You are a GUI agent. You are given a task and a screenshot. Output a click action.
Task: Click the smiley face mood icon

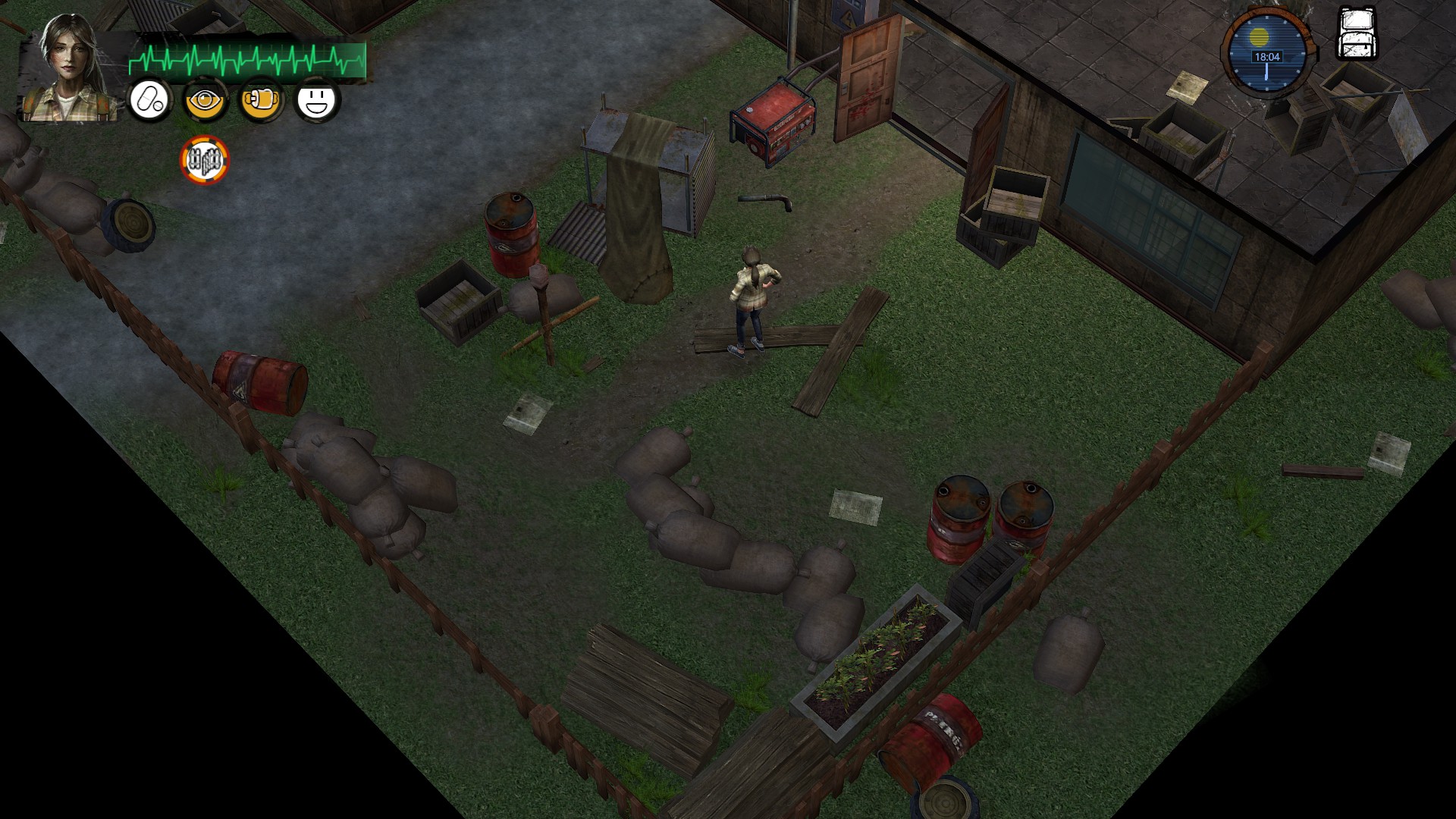pyautogui.click(x=316, y=100)
